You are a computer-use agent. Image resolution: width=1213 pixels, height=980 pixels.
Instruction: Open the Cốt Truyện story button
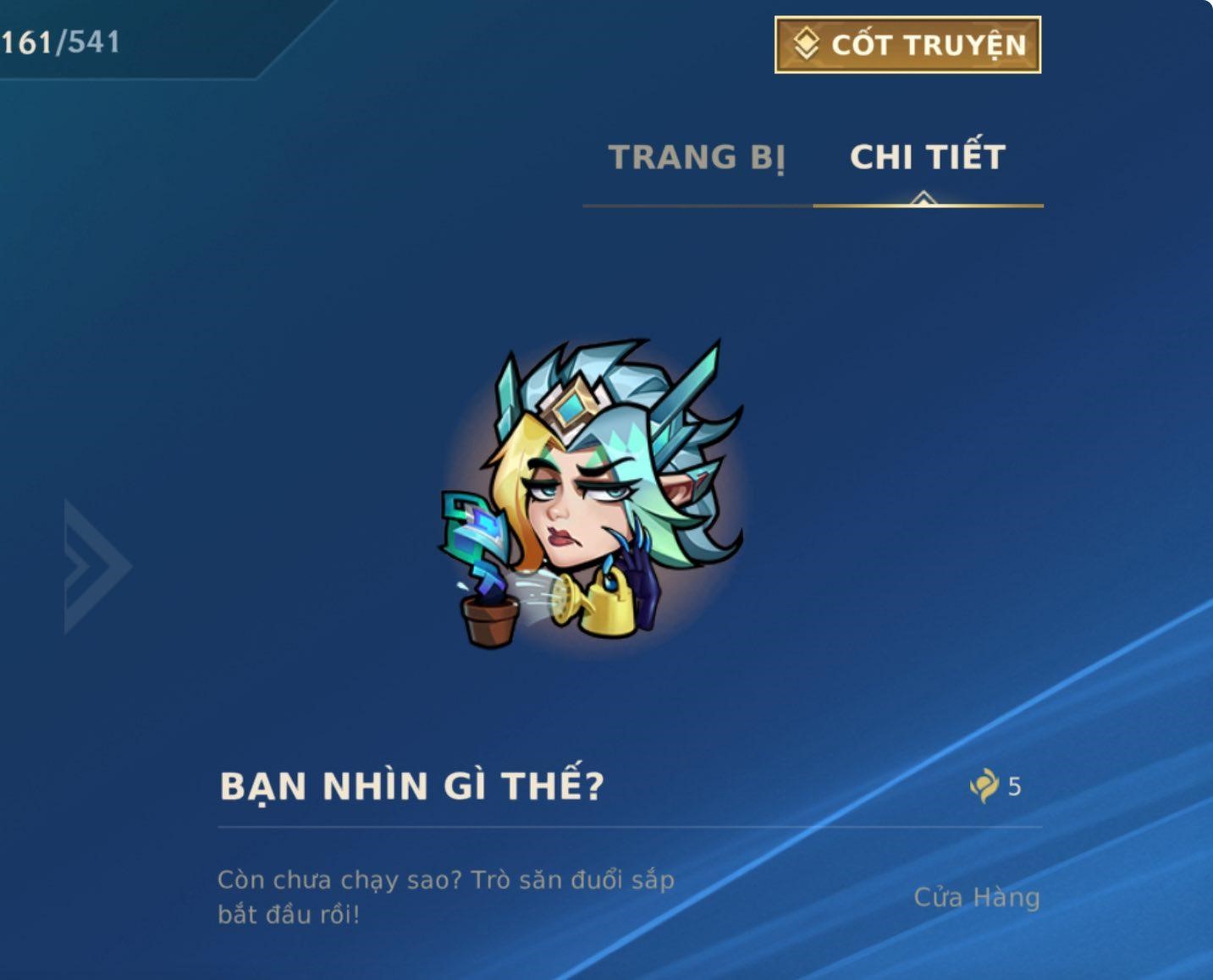tap(907, 45)
